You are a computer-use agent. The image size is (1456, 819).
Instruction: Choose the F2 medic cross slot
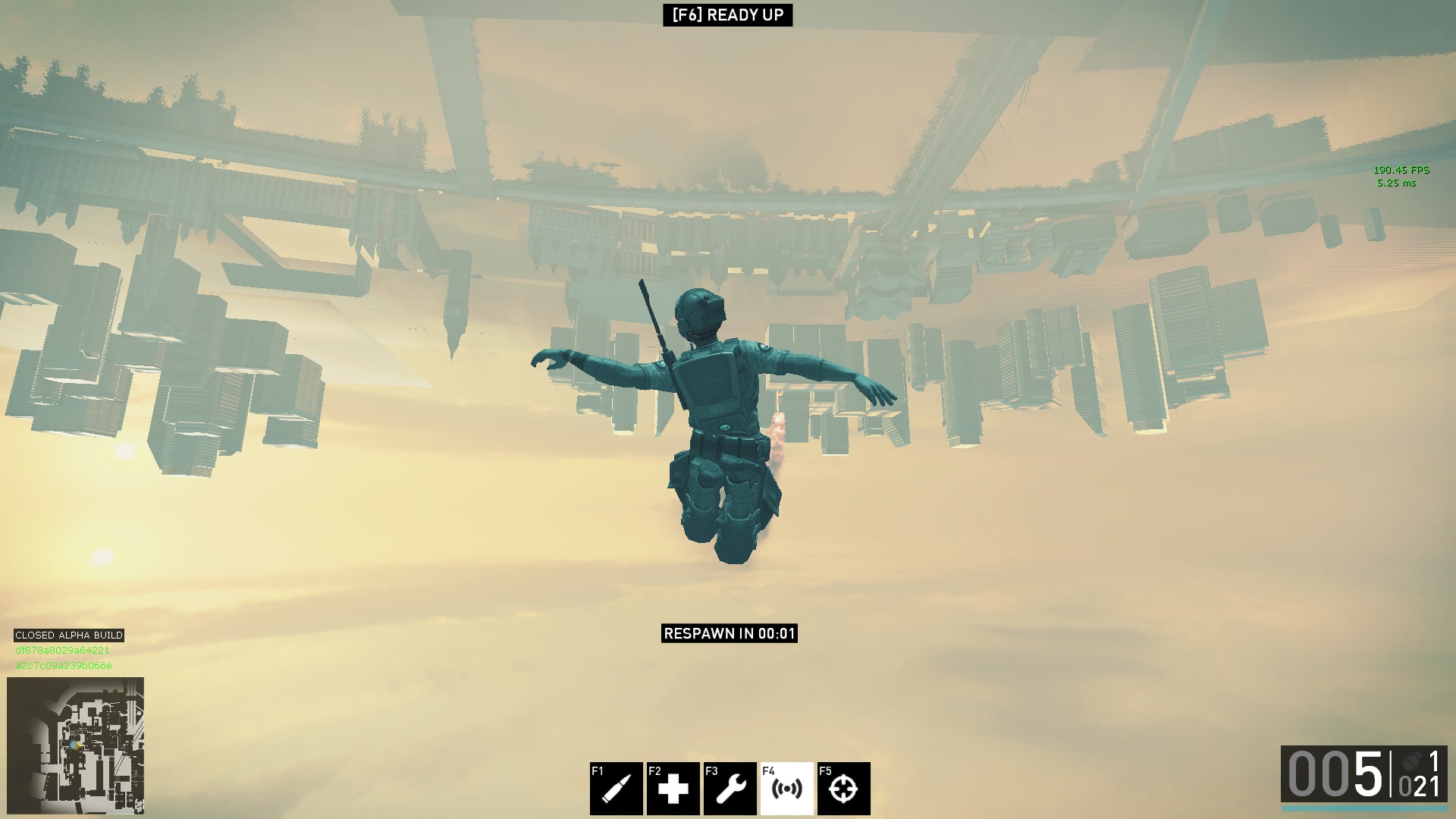click(673, 789)
